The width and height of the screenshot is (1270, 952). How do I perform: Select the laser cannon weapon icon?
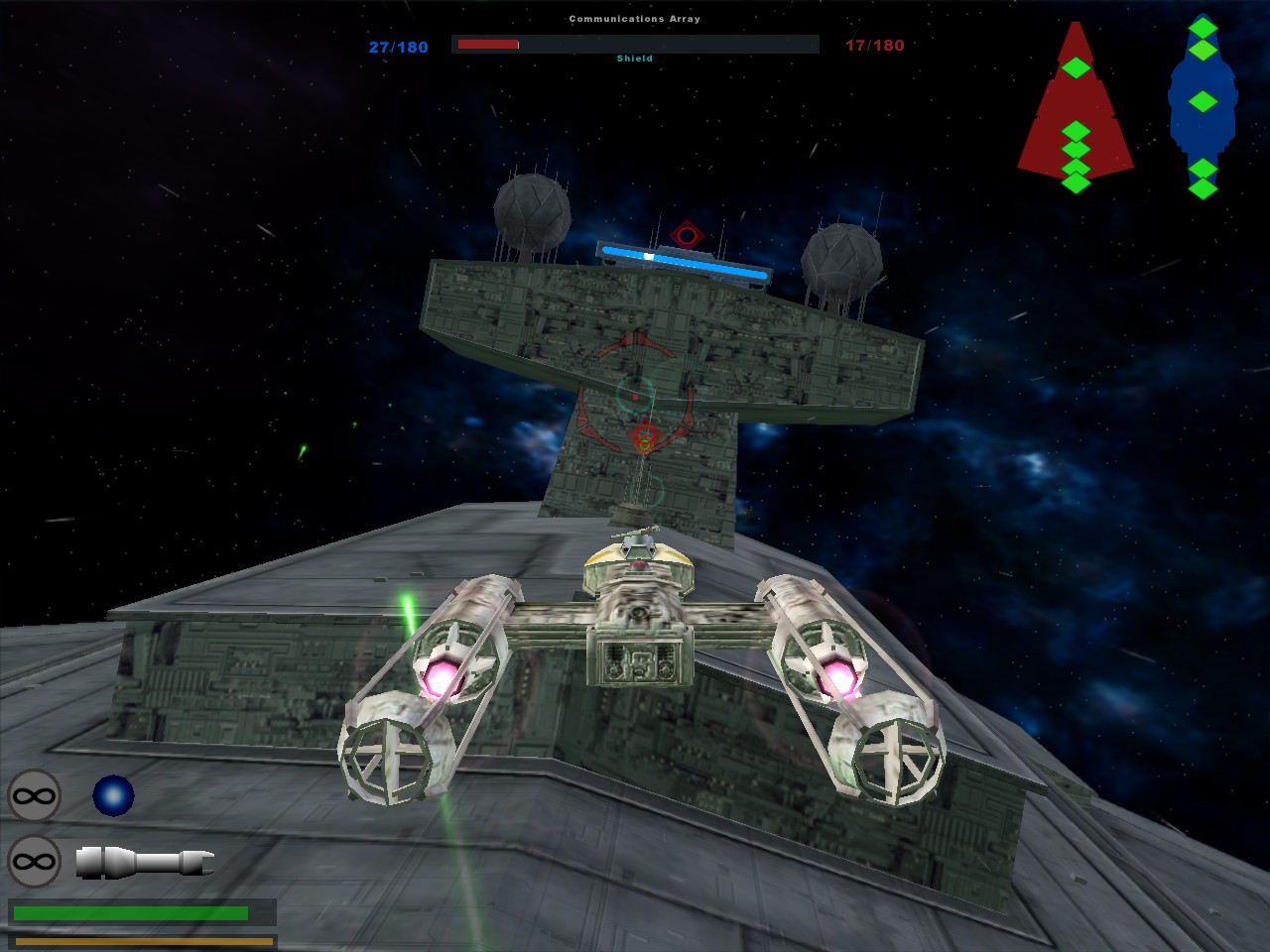[x=145, y=861]
